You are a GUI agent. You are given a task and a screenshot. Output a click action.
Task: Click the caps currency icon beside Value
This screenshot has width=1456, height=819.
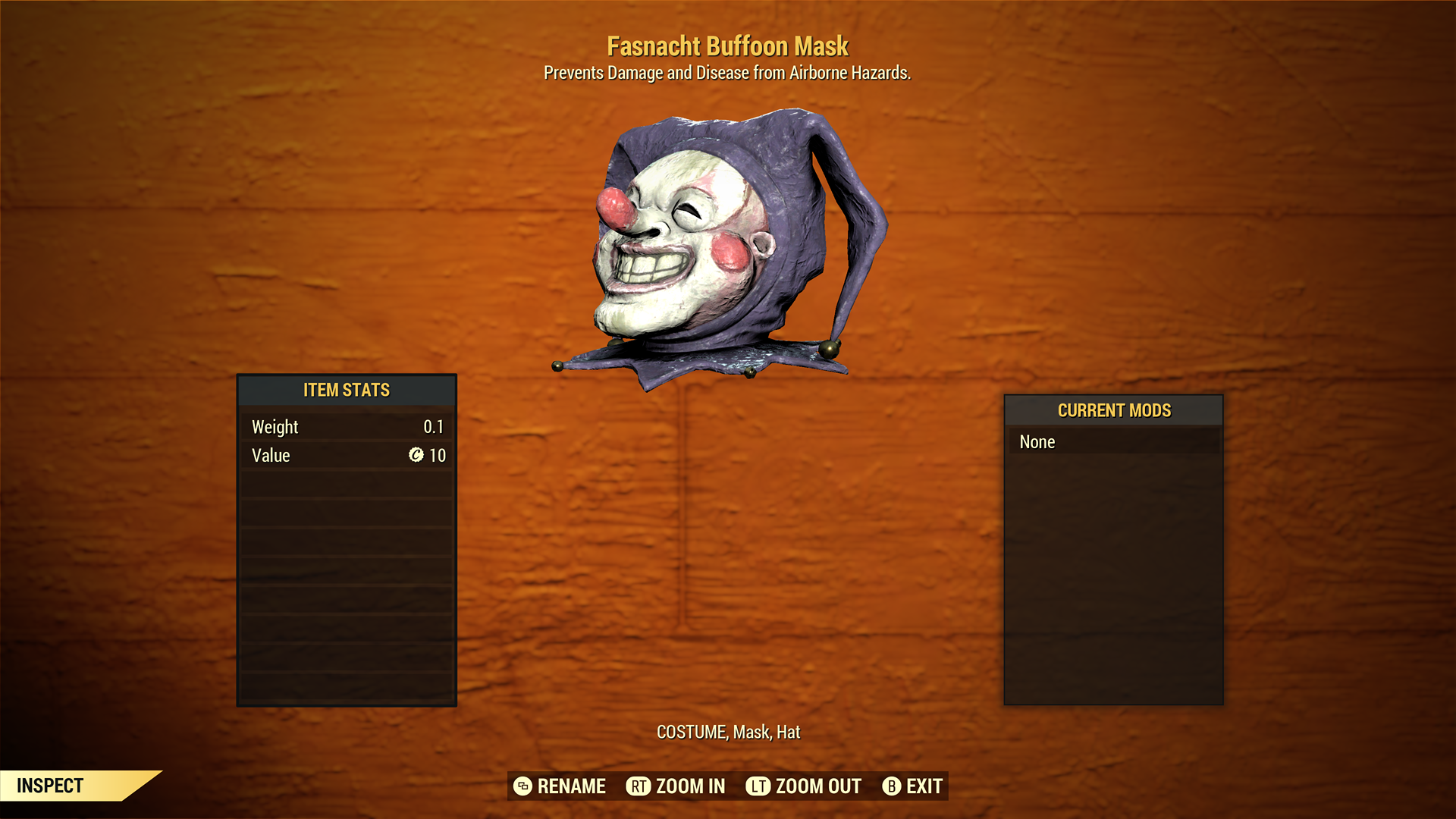tap(416, 456)
